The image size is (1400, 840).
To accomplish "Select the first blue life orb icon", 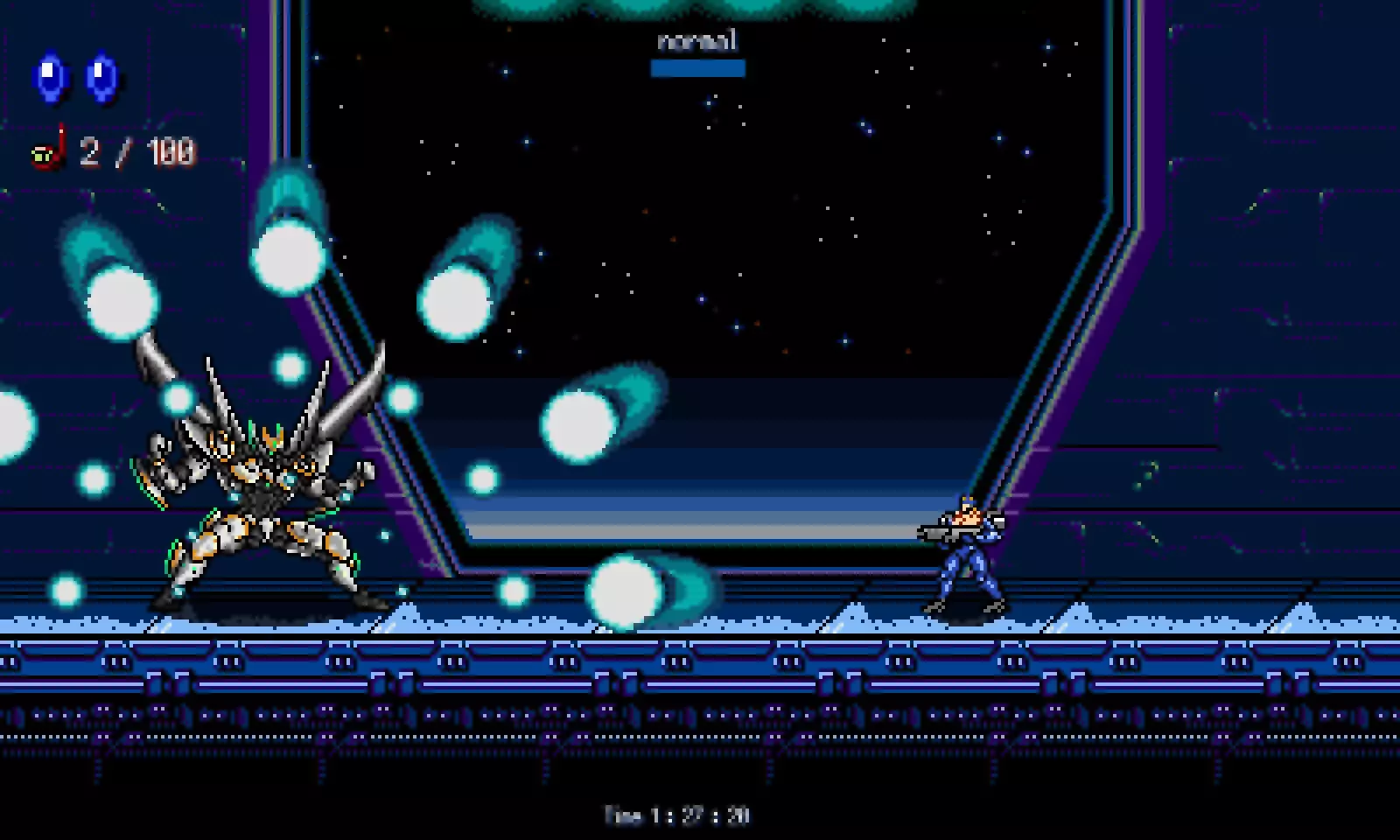I will (50, 75).
